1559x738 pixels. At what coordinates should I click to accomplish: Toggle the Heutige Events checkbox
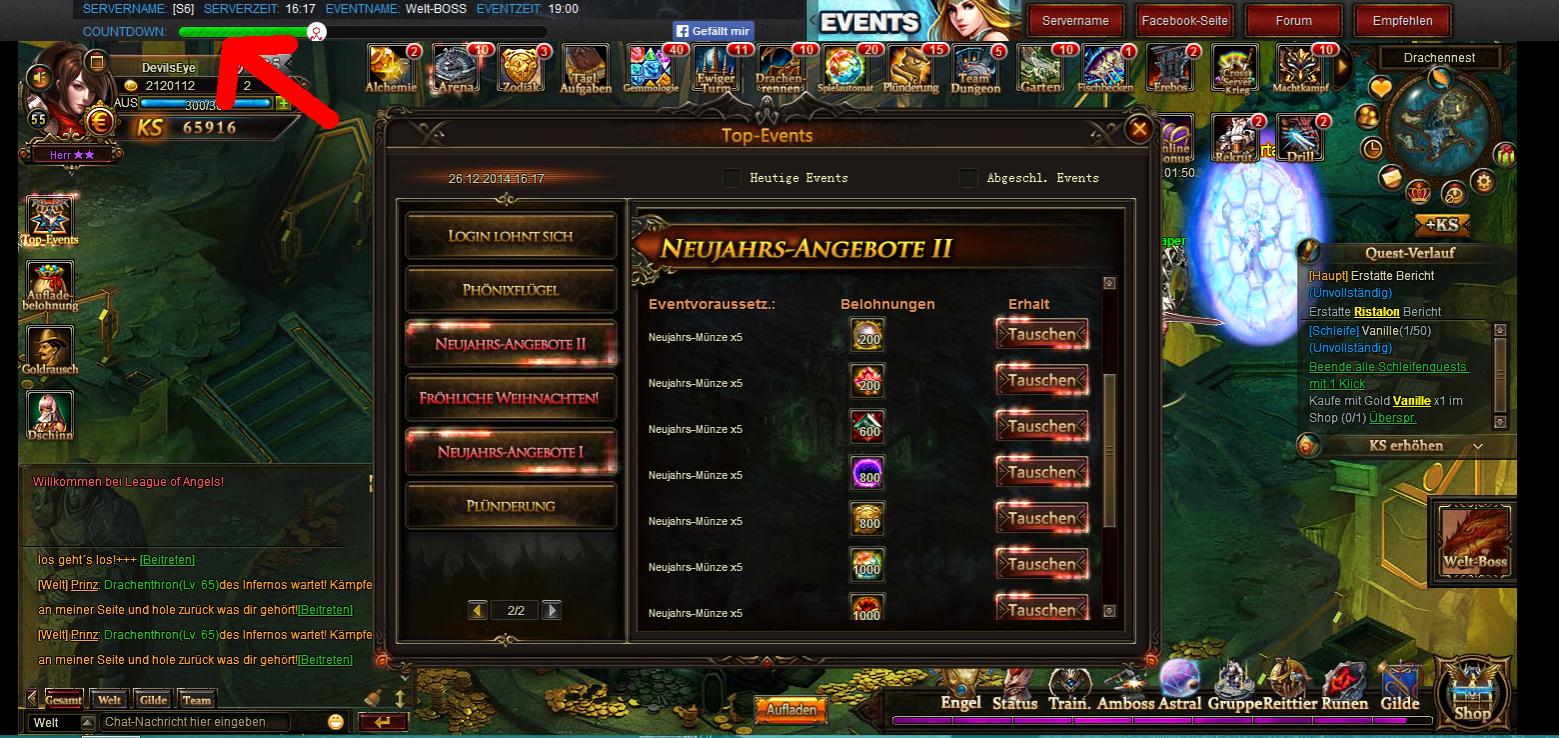733,178
